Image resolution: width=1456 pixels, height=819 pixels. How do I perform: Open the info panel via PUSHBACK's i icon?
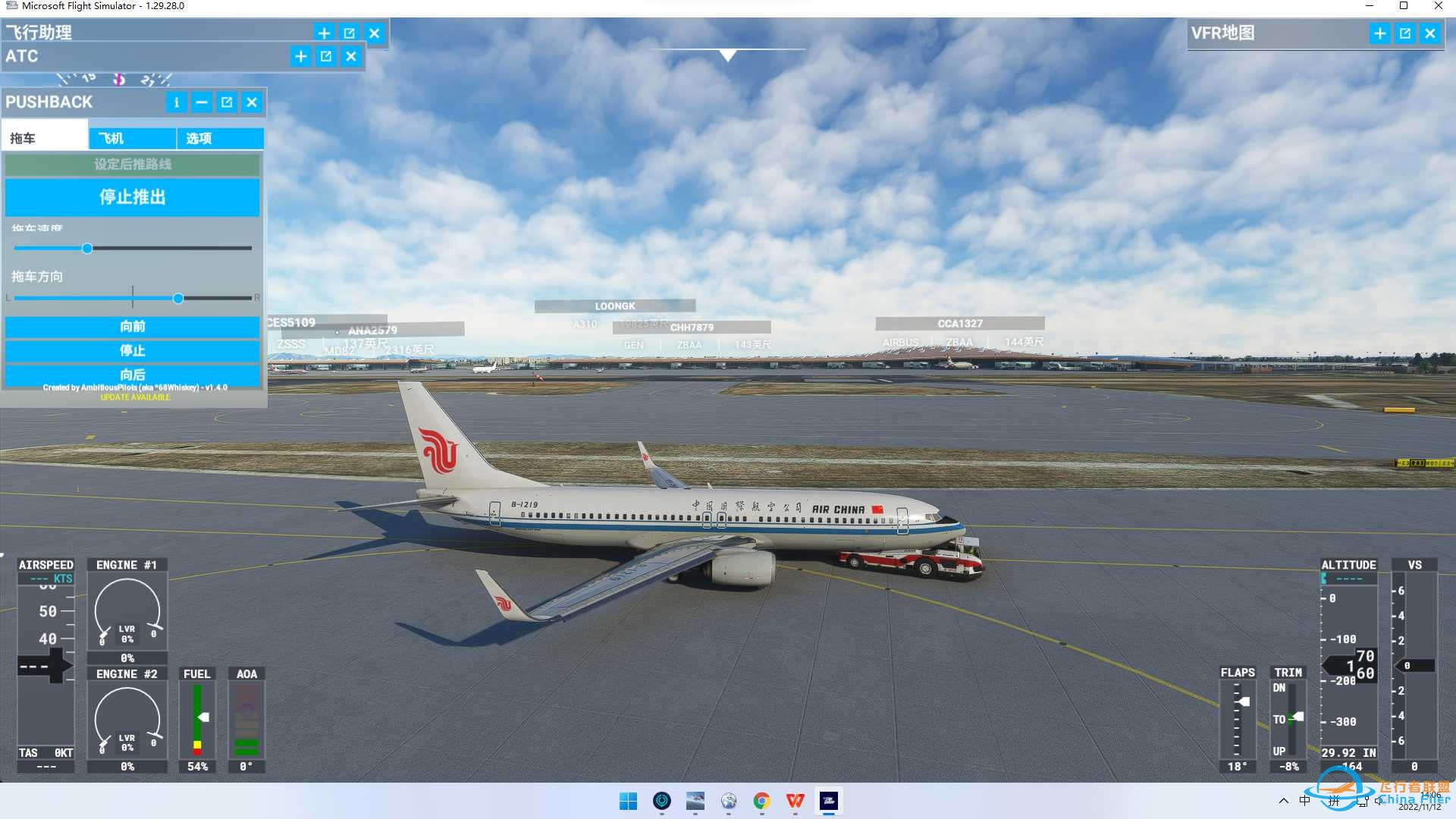(176, 102)
